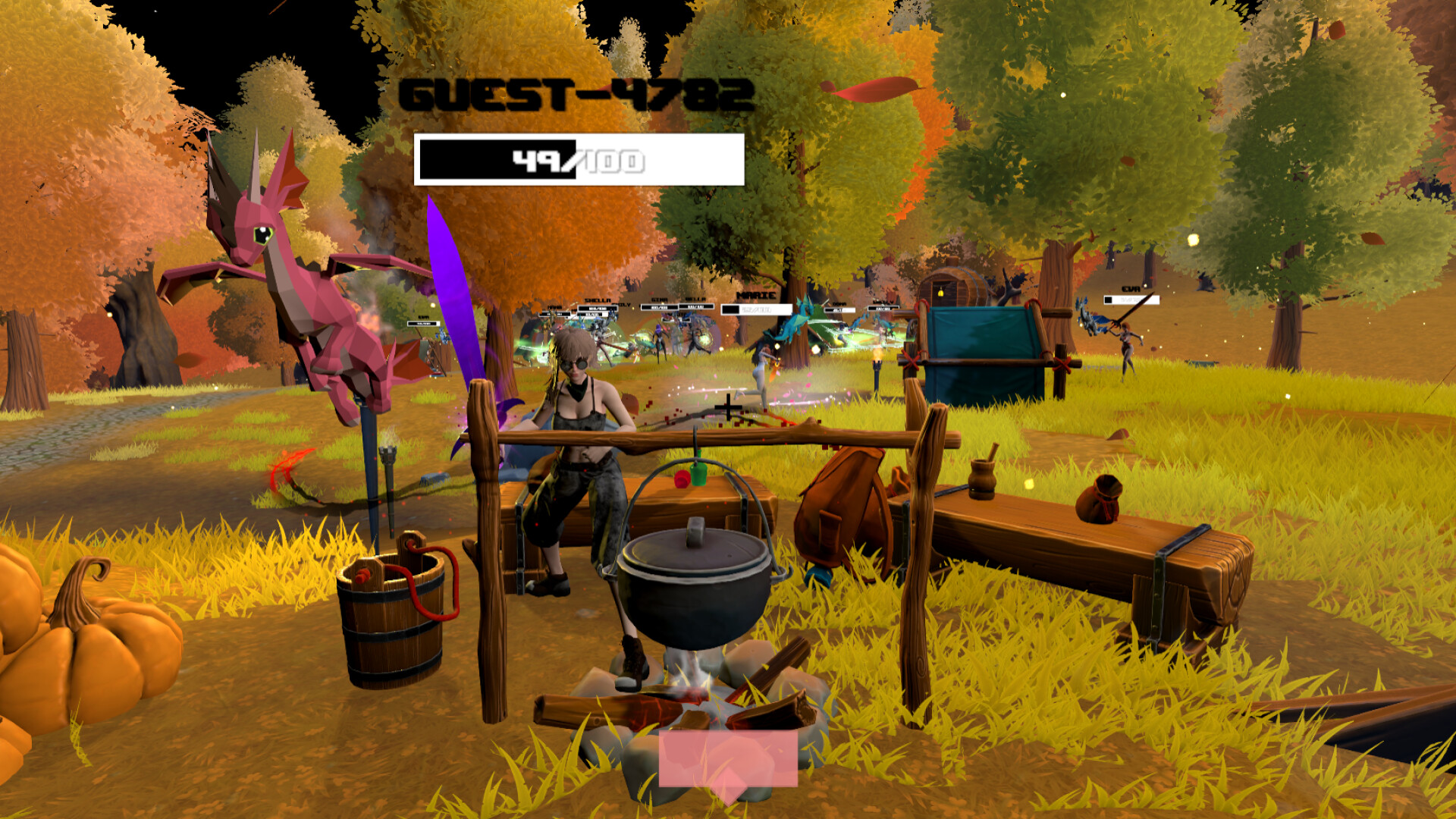Viewport: 1456px width, 819px height.
Task: Click EVA's health bar black segment
Action: click(x=1109, y=300)
